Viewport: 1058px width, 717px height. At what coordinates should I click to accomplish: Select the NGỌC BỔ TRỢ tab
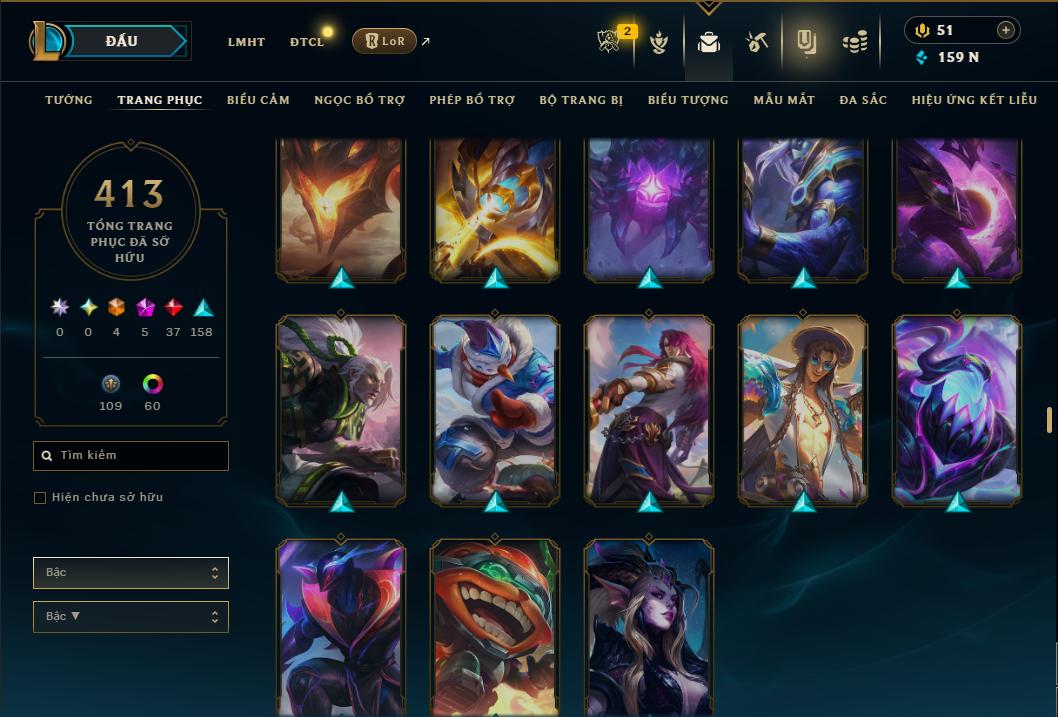tap(359, 100)
